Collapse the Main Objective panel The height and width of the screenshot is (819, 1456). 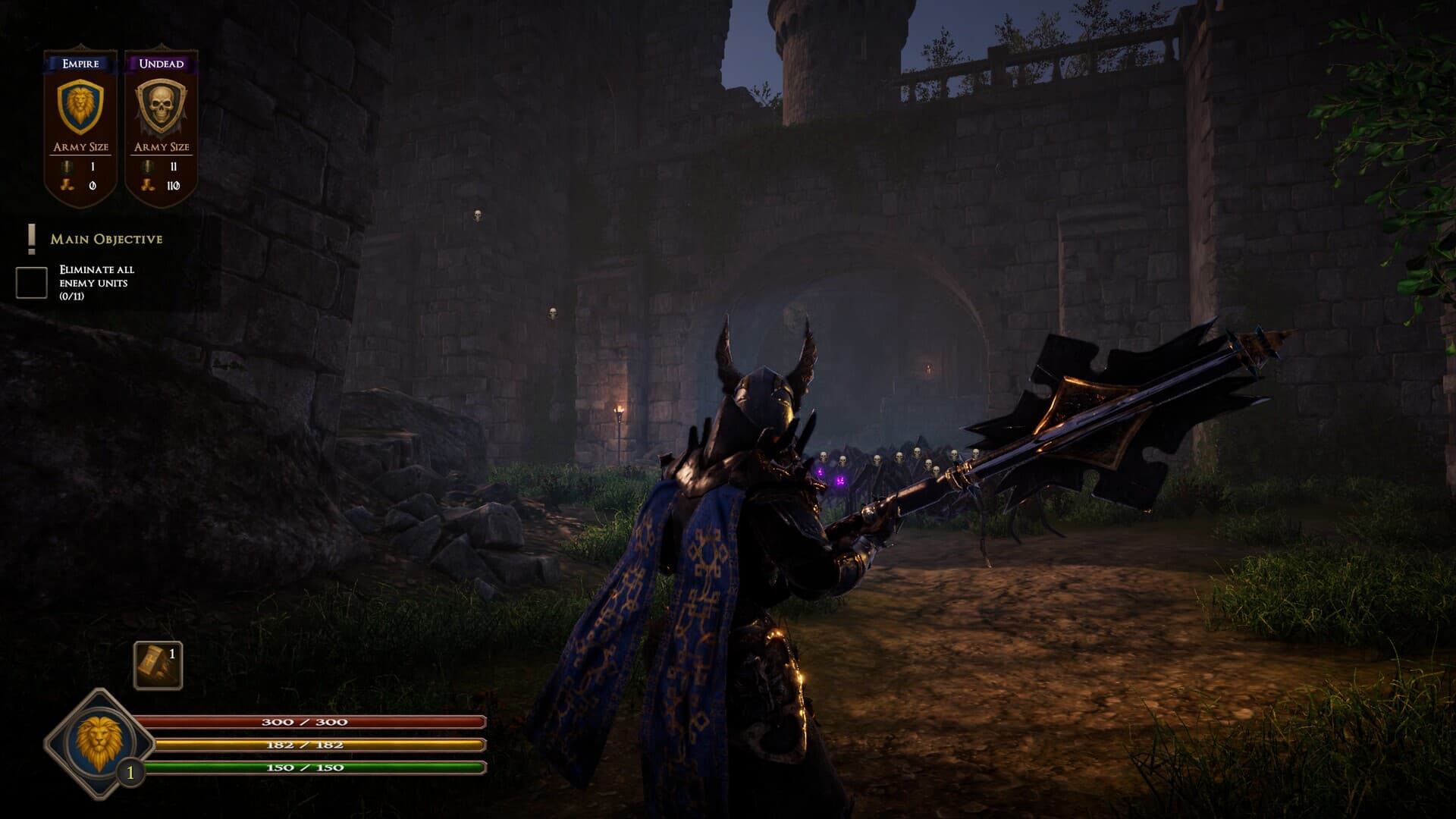(x=106, y=240)
